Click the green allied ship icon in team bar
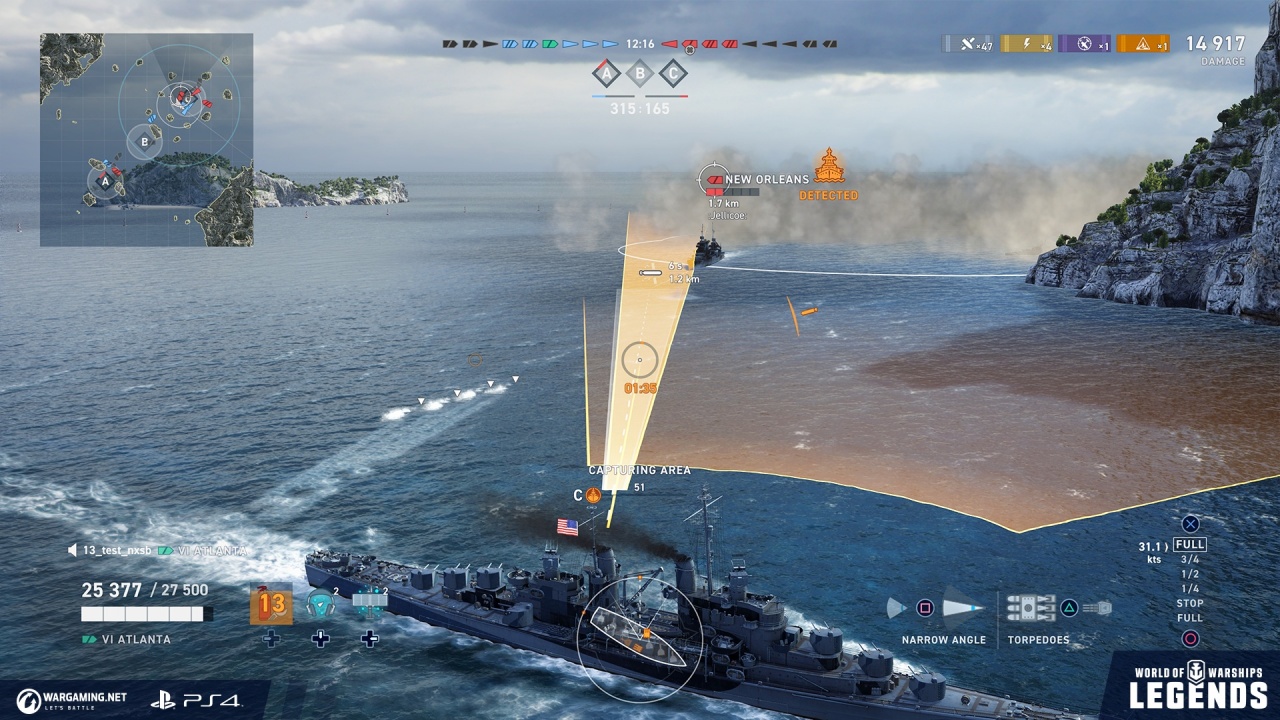The image size is (1280, 720). point(549,44)
